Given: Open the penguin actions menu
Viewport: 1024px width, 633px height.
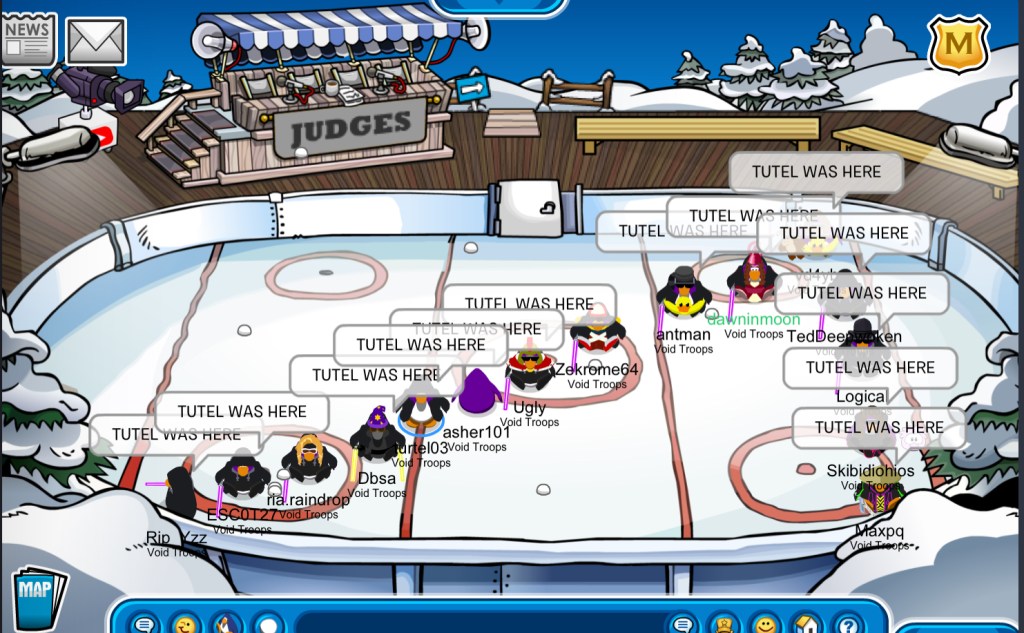Looking at the screenshot, I should point(226,625).
